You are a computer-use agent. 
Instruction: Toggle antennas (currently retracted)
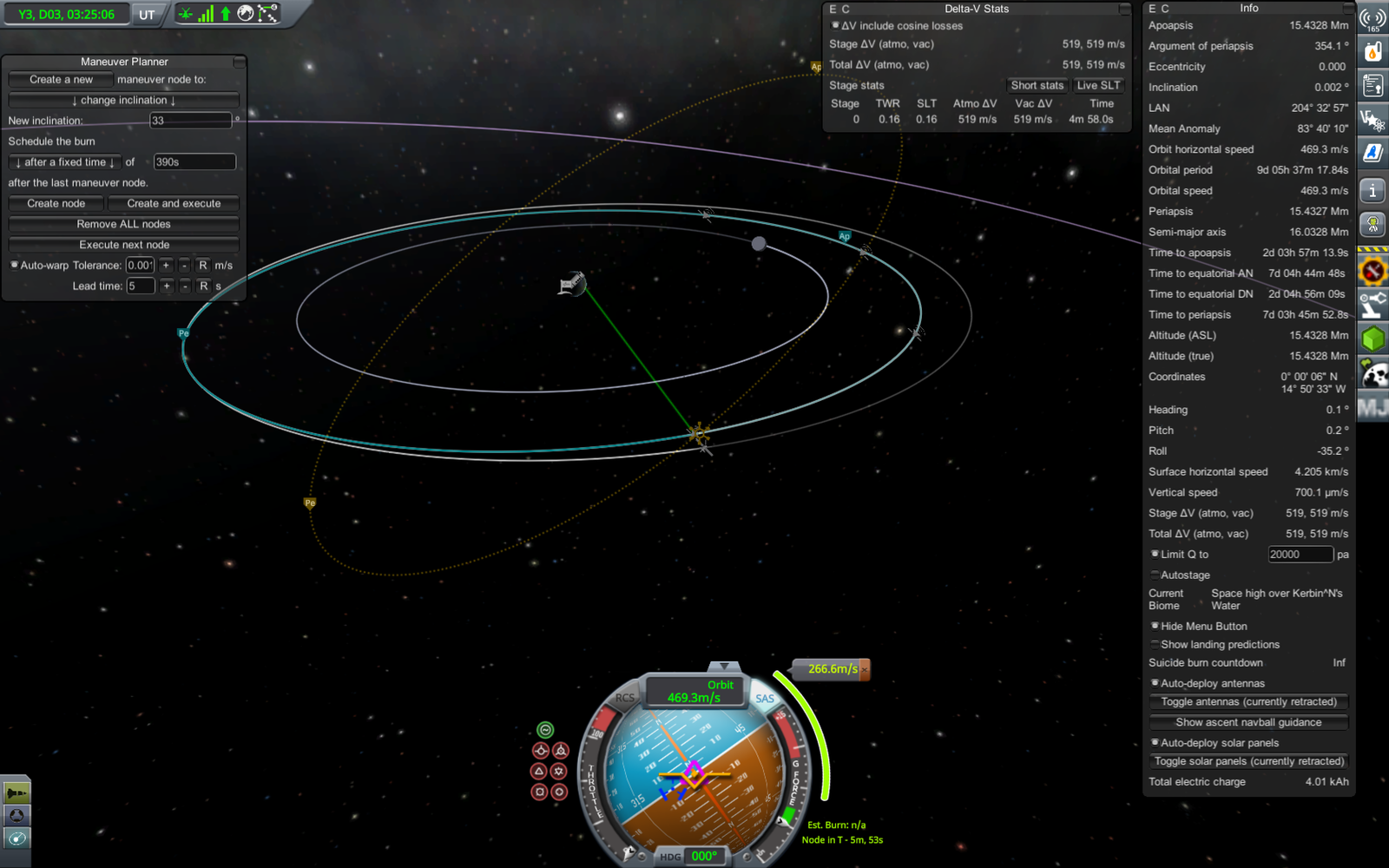[1248, 701]
